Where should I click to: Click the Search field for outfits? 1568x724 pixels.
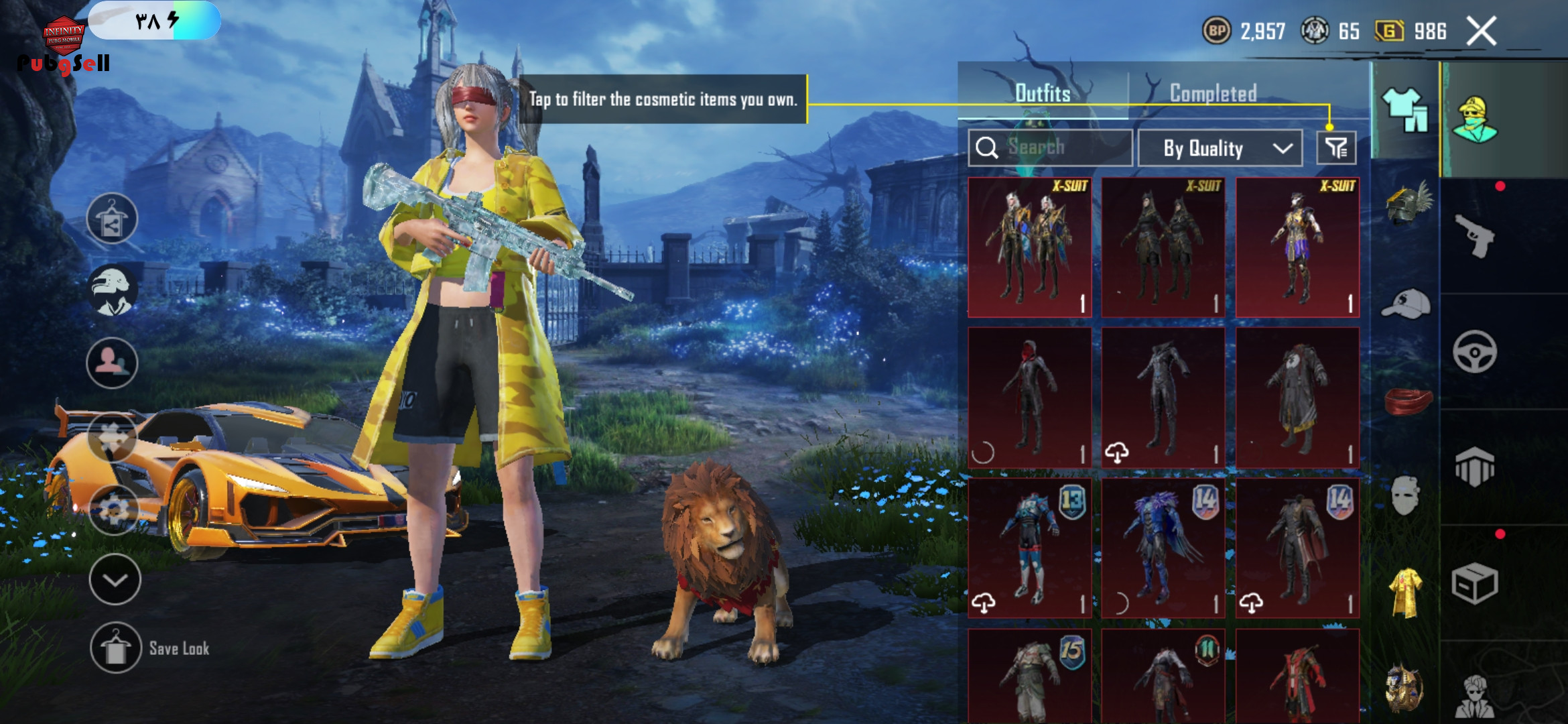coord(1050,147)
